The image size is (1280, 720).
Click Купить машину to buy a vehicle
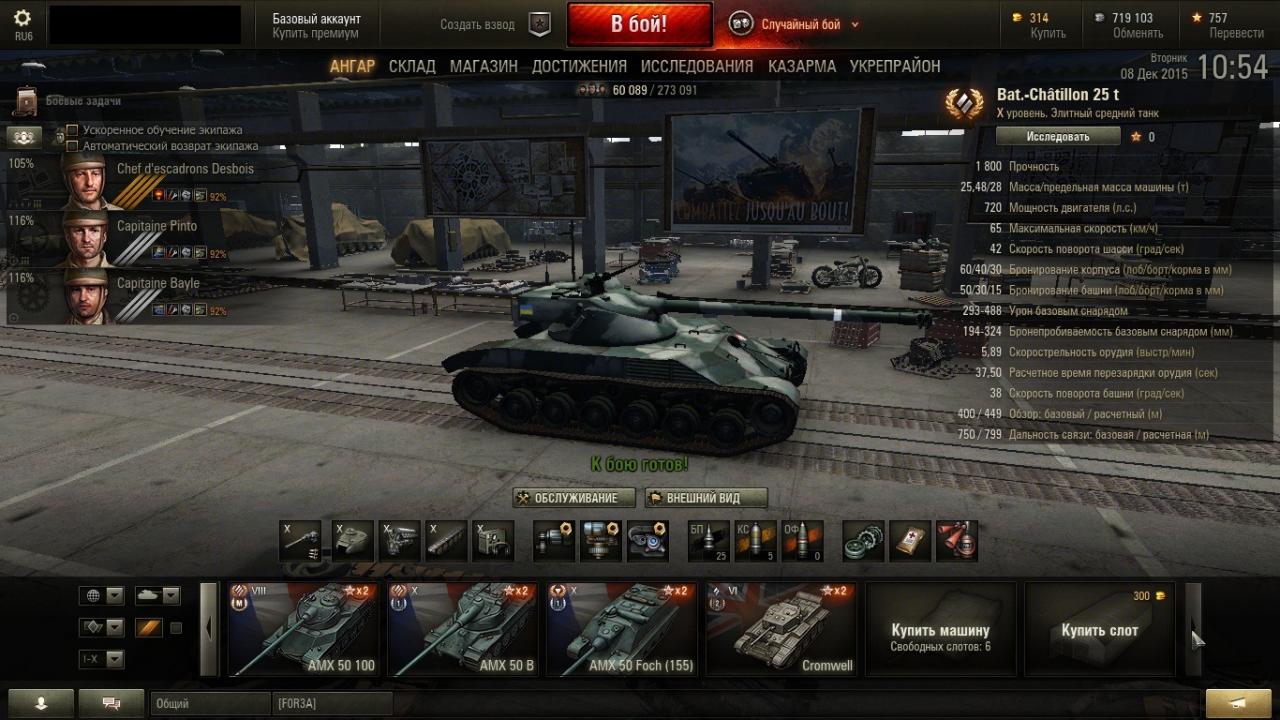(940, 630)
